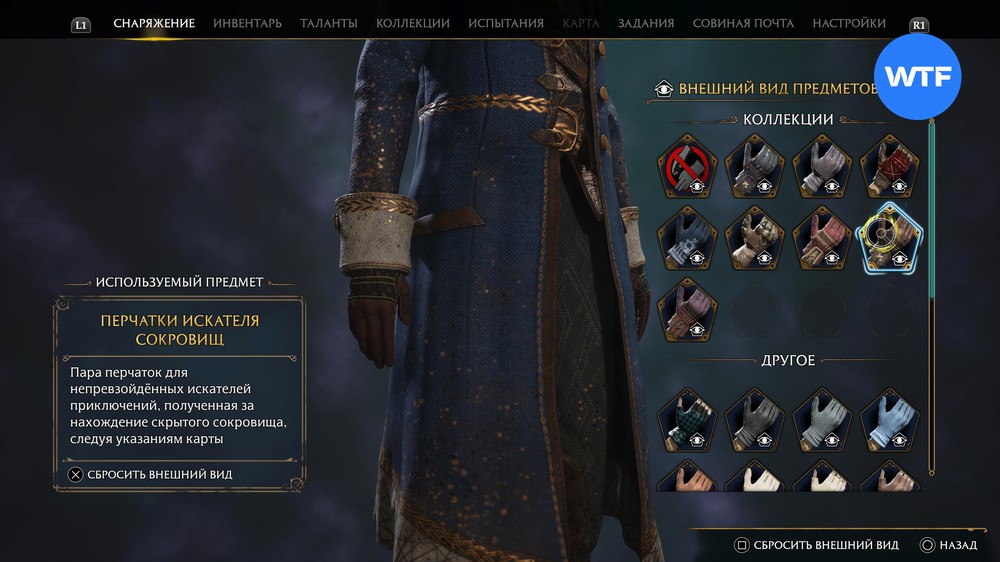Show the Совиная почта tab

click(x=743, y=23)
